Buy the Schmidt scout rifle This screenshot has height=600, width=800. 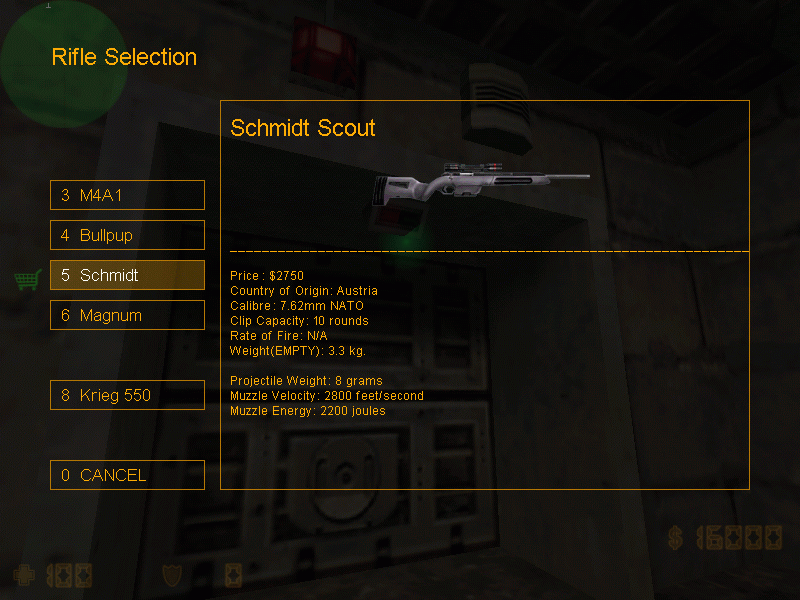(x=127, y=275)
